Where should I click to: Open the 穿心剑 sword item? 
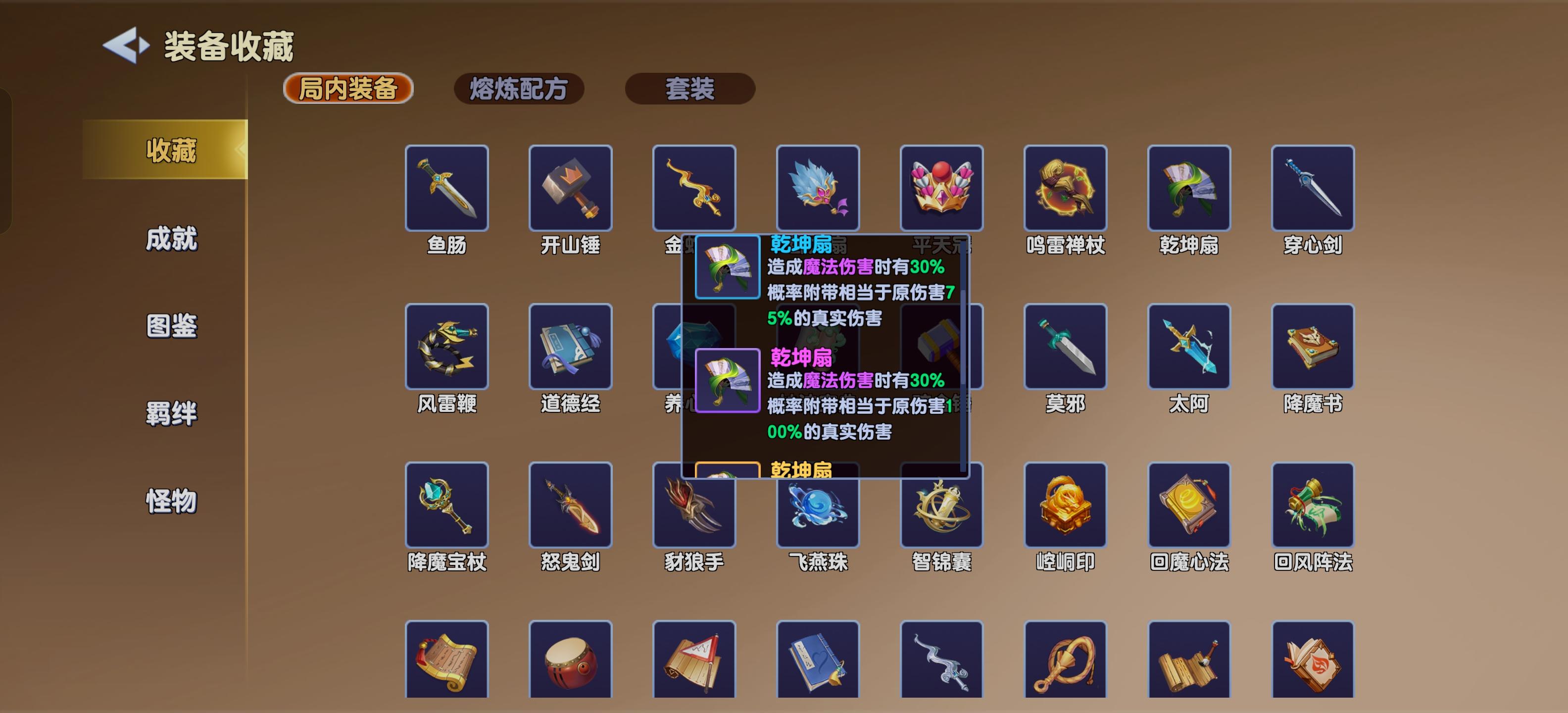(1312, 189)
